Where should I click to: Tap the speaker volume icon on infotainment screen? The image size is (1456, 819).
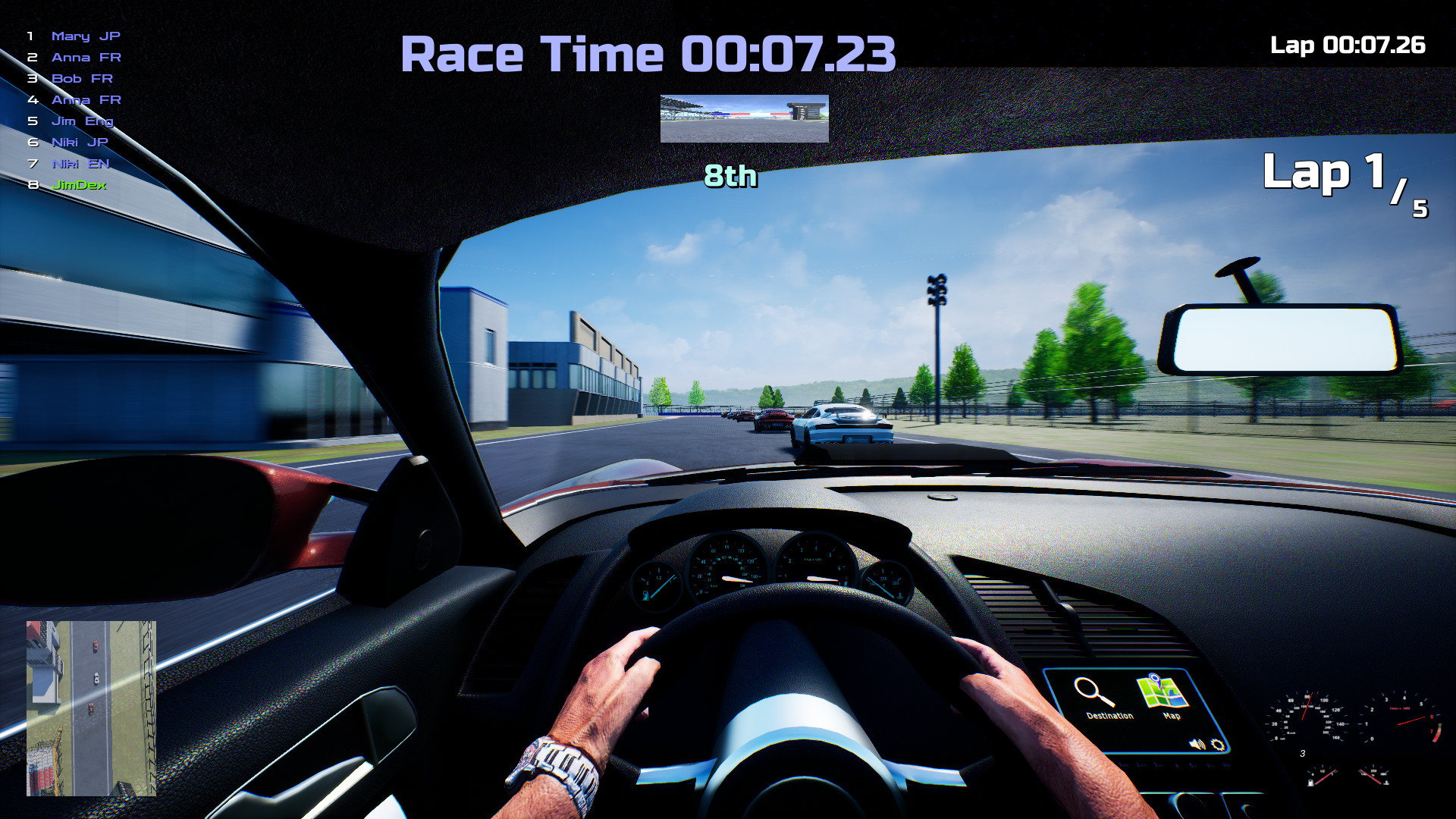coord(1197,745)
